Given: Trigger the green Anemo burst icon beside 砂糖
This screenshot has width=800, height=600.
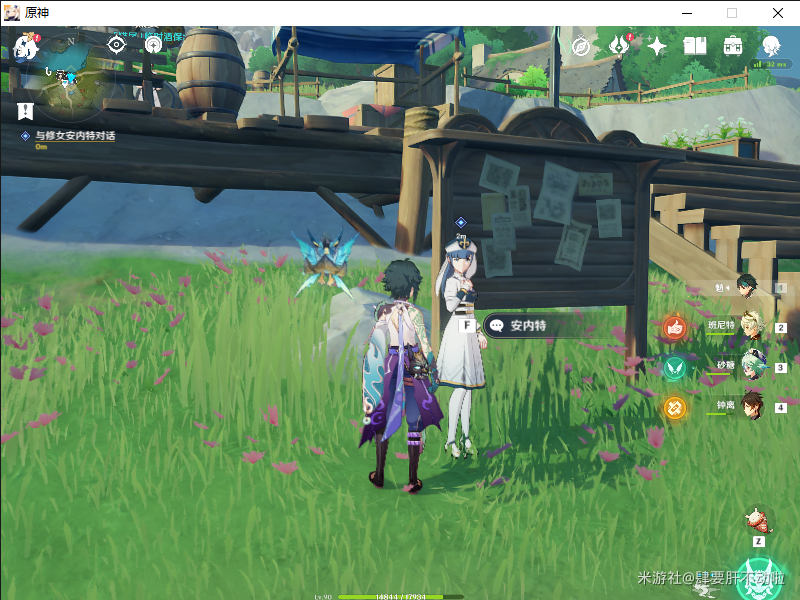Looking at the screenshot, I should tap(675, 367).
